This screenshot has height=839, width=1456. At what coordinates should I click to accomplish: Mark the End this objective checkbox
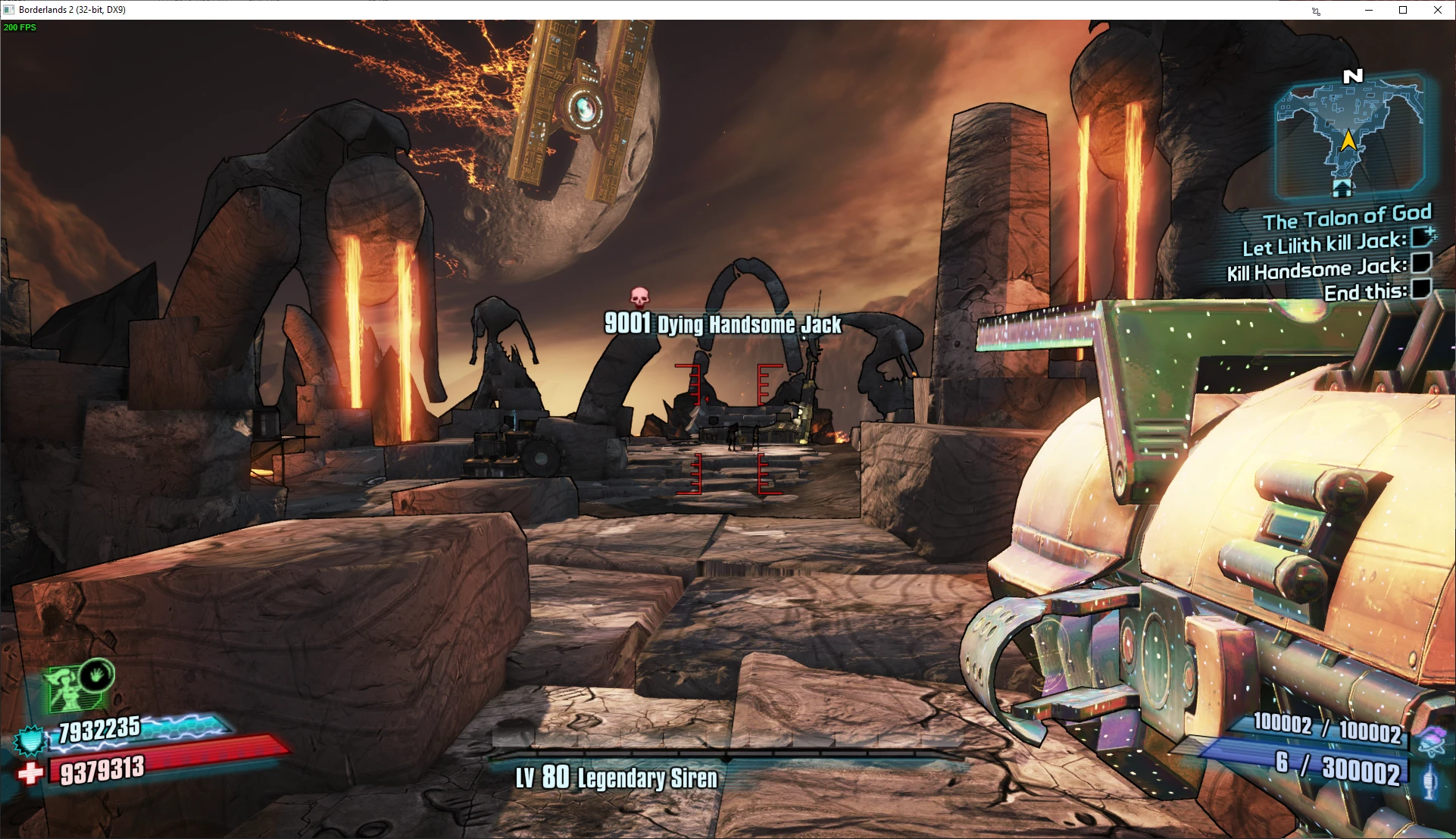[1421, 288]
